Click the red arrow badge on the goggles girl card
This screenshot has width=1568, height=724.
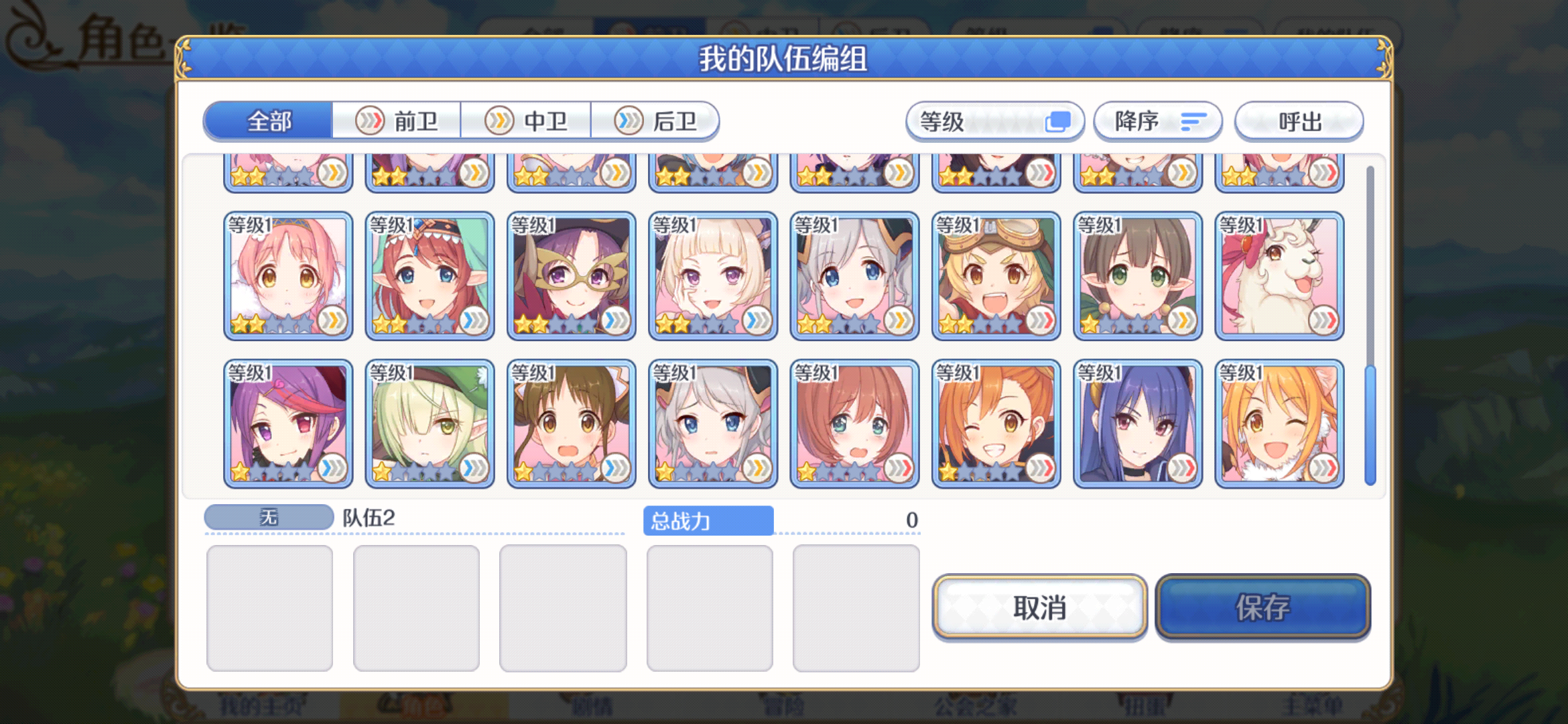1042,320
